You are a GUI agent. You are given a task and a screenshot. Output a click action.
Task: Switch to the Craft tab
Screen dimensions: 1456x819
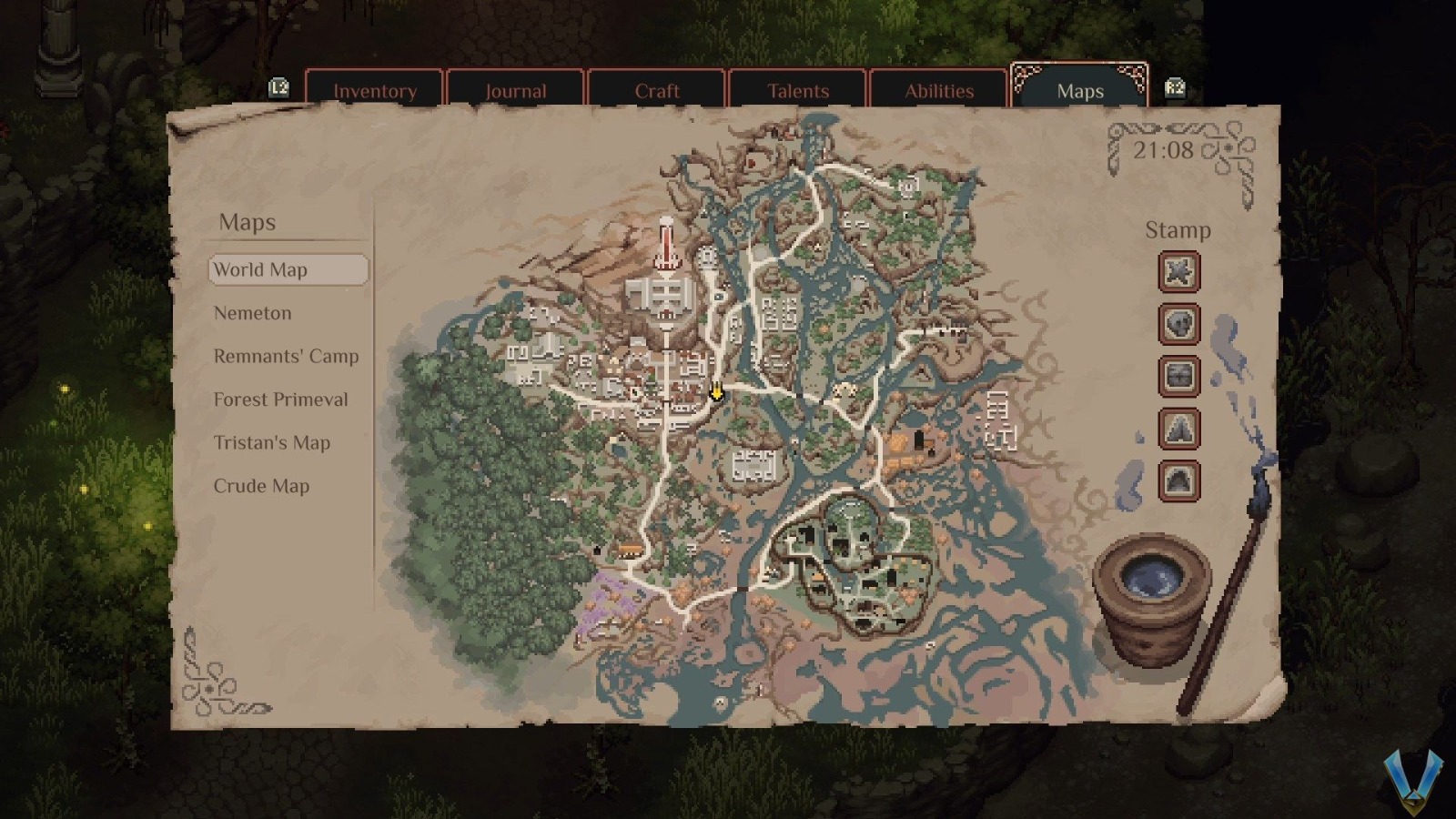click(657, 90)
